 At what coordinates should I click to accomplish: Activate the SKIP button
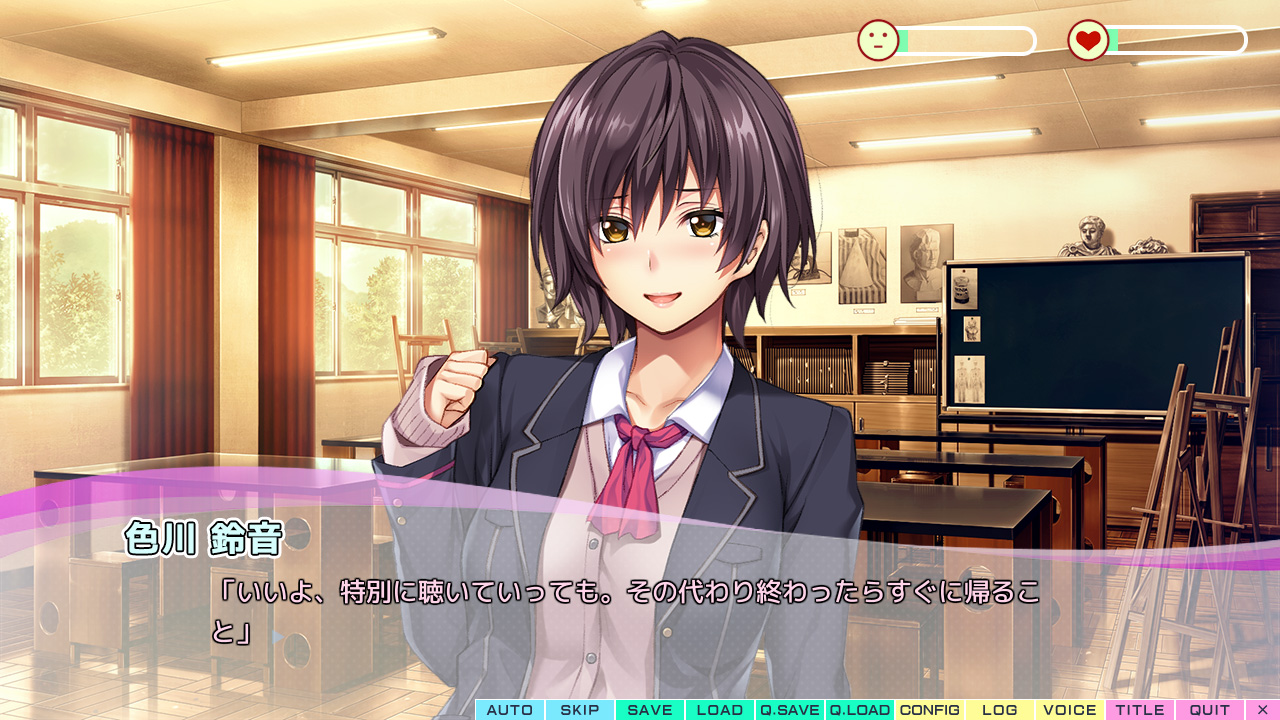(580, 710)
